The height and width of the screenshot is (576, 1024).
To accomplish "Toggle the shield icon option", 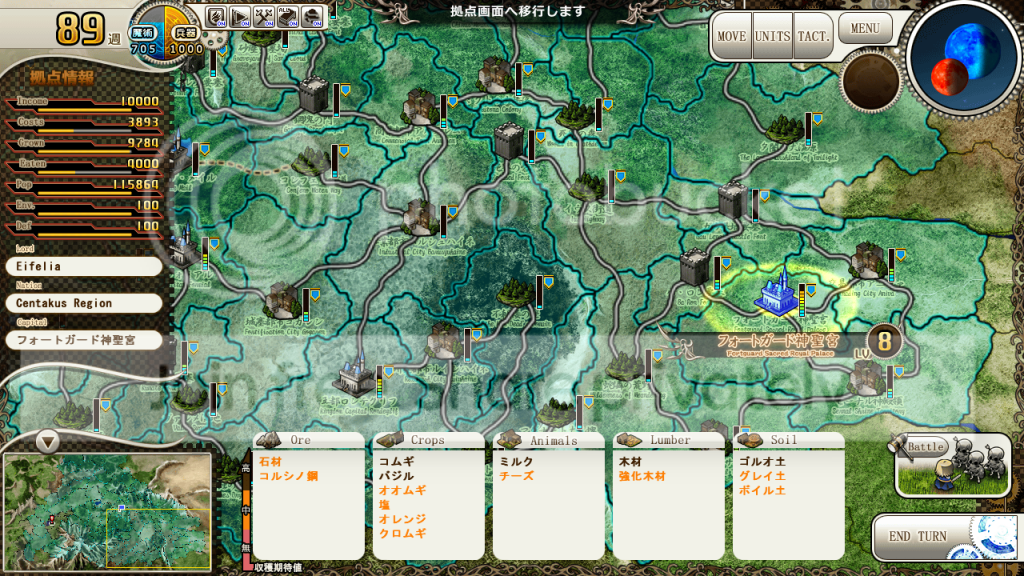I will (217, 16).
